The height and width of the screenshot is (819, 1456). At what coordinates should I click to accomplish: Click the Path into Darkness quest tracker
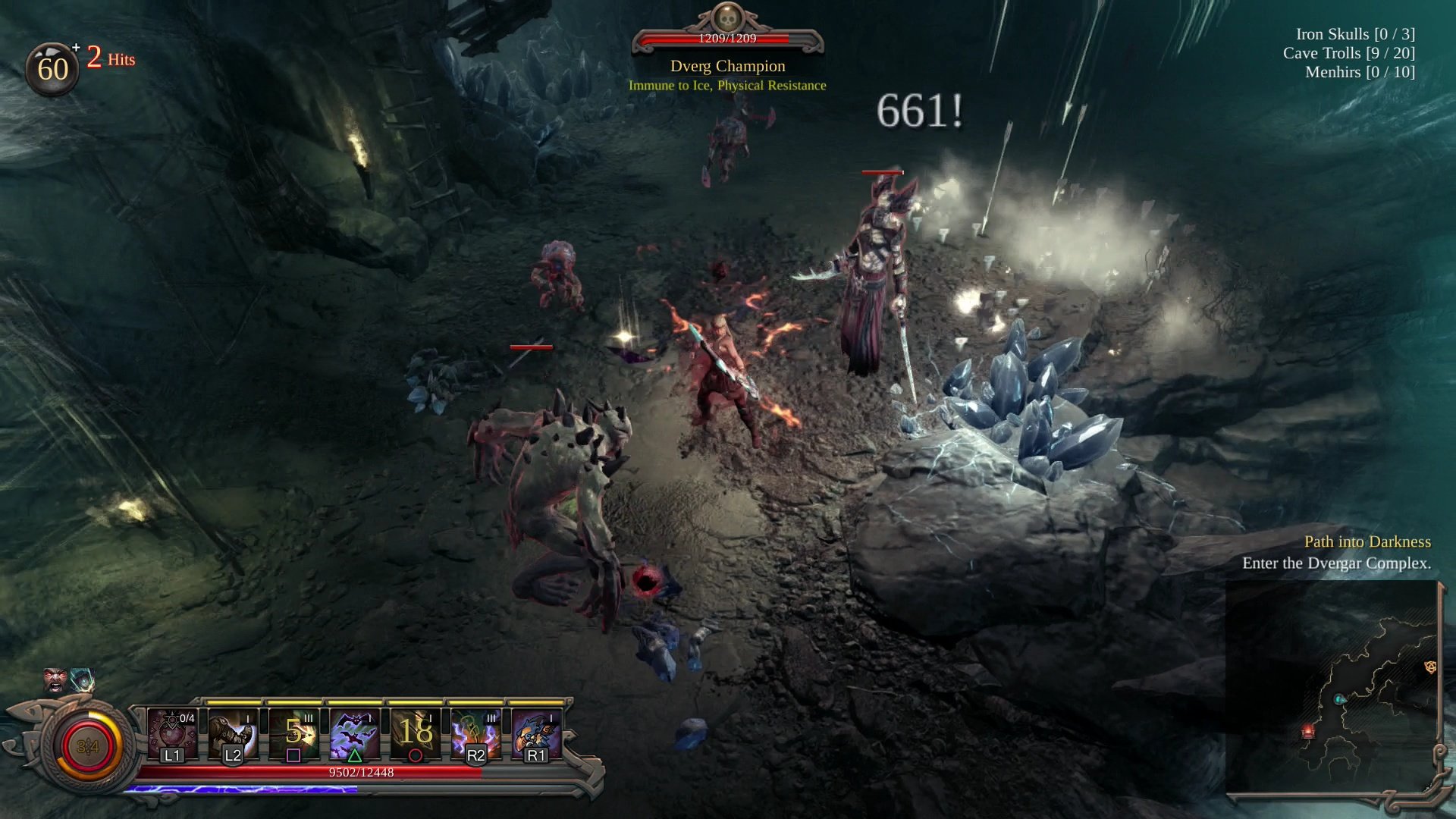pyautogui.click(x=1367, y=541)
